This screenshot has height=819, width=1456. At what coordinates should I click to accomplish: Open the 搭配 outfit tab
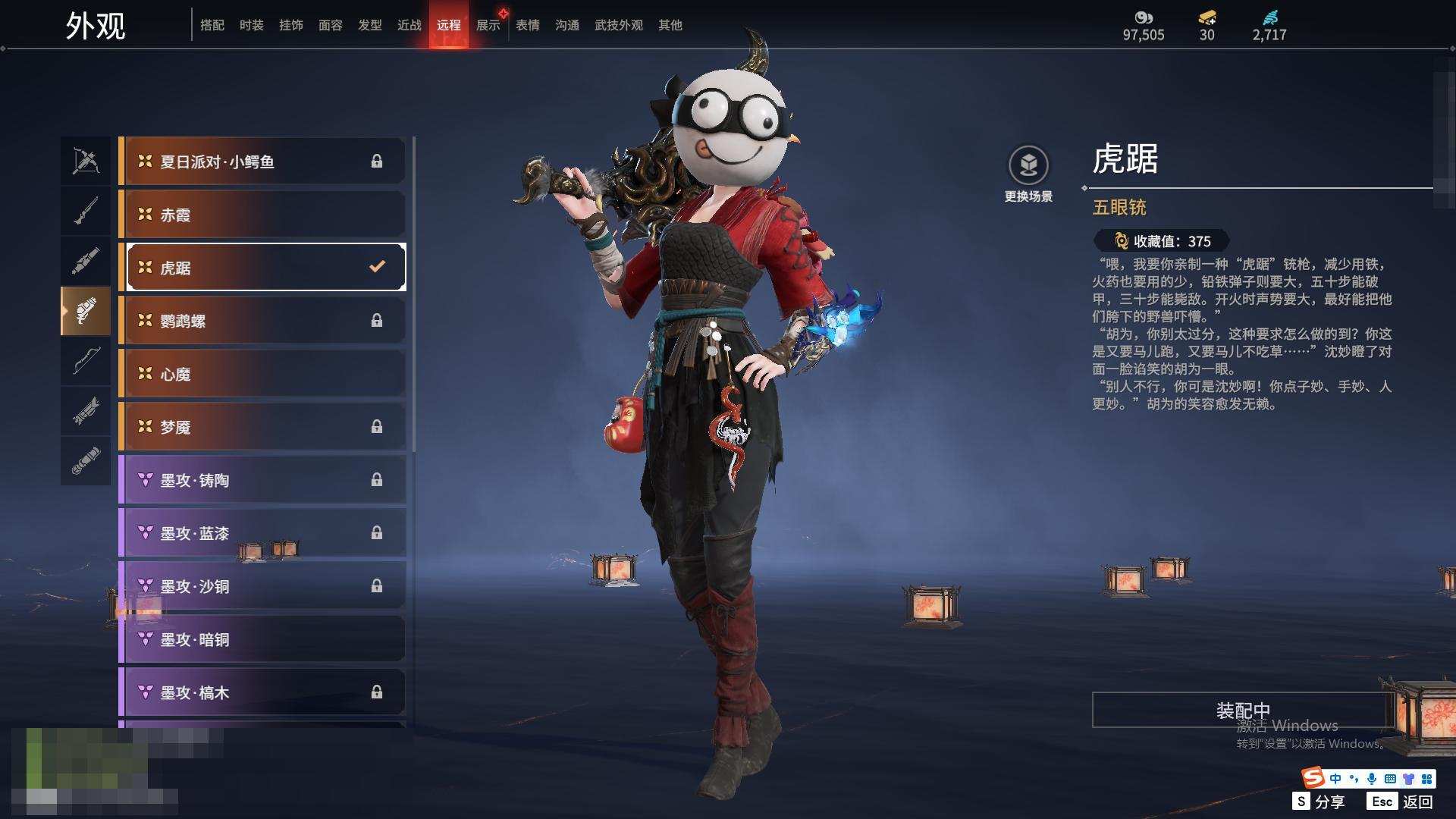tap(212, 25)
